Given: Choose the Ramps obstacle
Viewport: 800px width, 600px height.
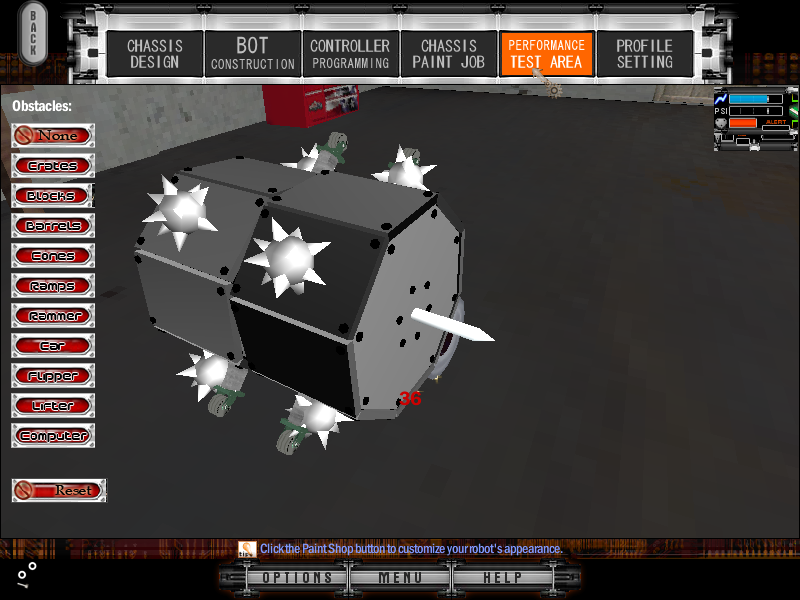Looking at the screenshot, I should [53, 286].
